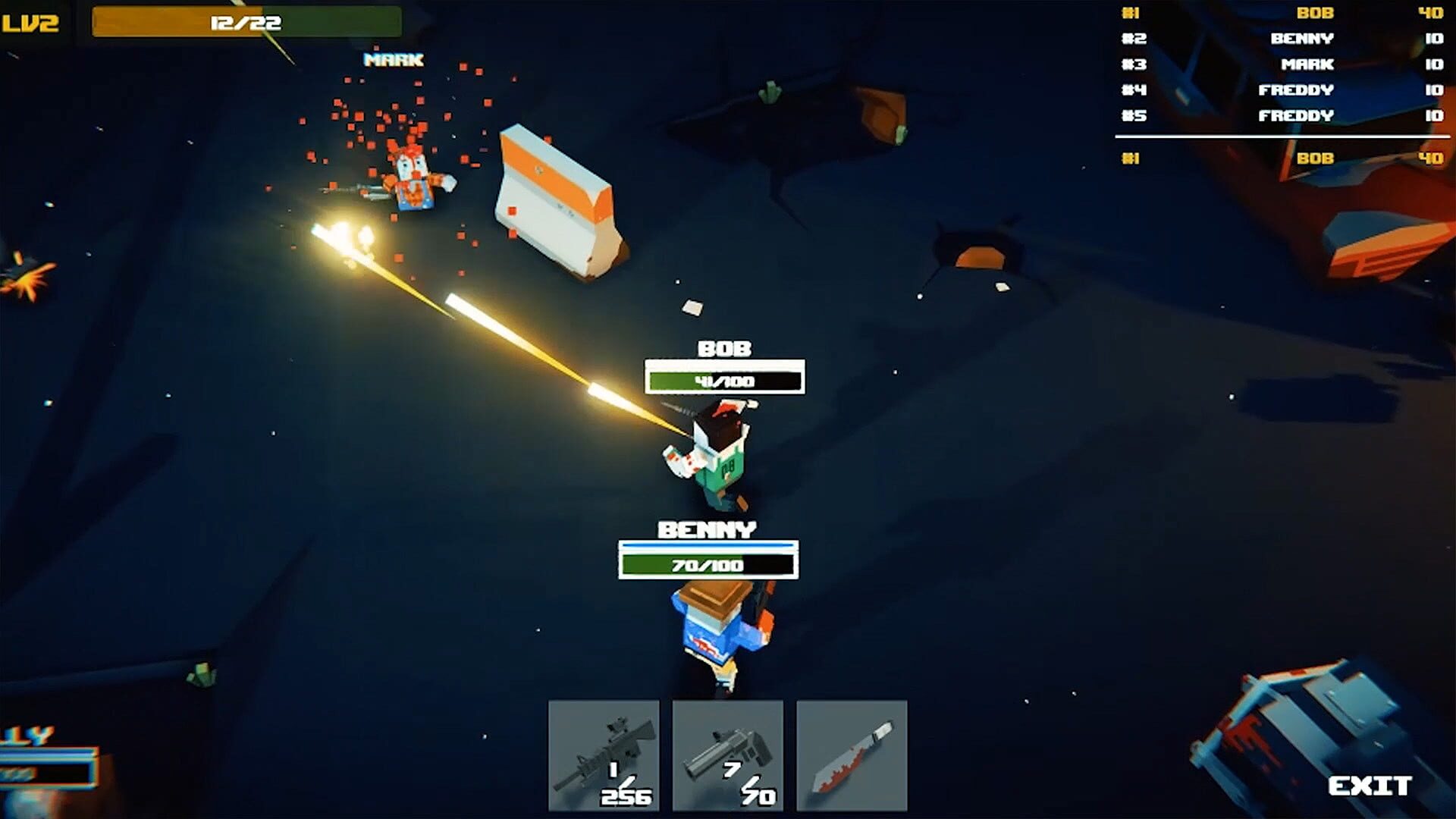Viewport: 1456px width, 819px height.
Task: Select the MARK nameplate above the enemy
Action: (394, 60)
